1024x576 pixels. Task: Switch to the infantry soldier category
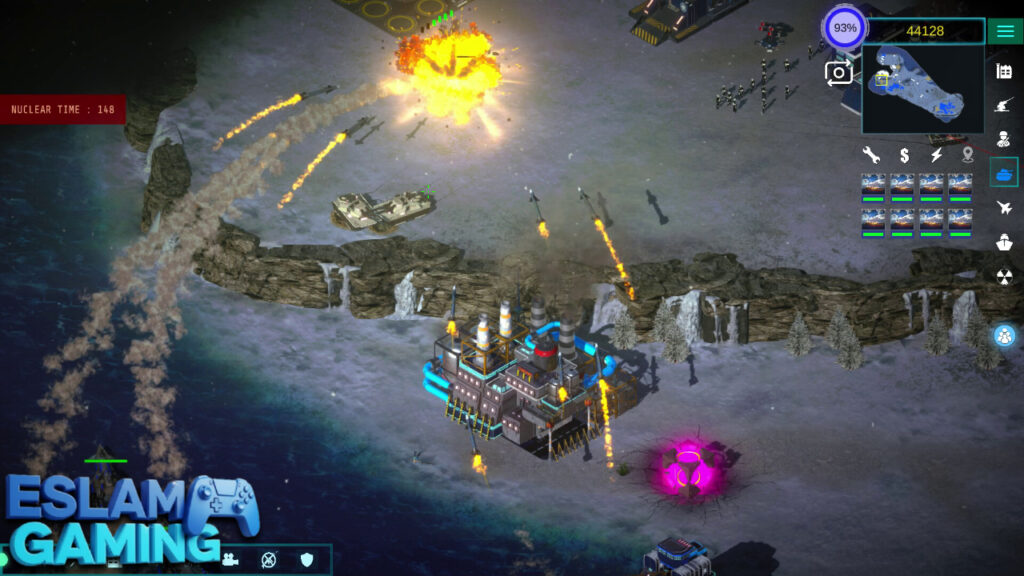click(x=1004, y=139)
